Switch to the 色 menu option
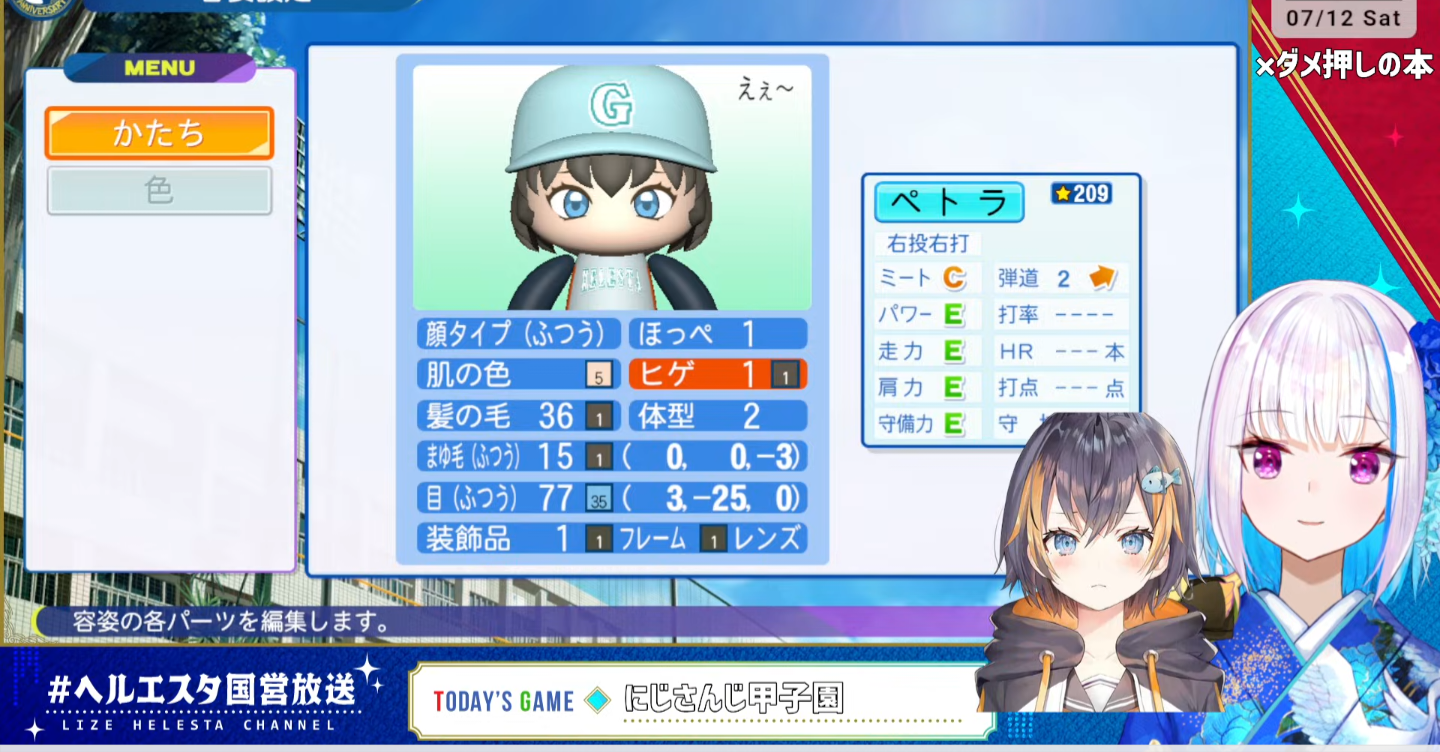Image resolution: width=1440 pixels, height=752 pixels. tap(159, 190)
